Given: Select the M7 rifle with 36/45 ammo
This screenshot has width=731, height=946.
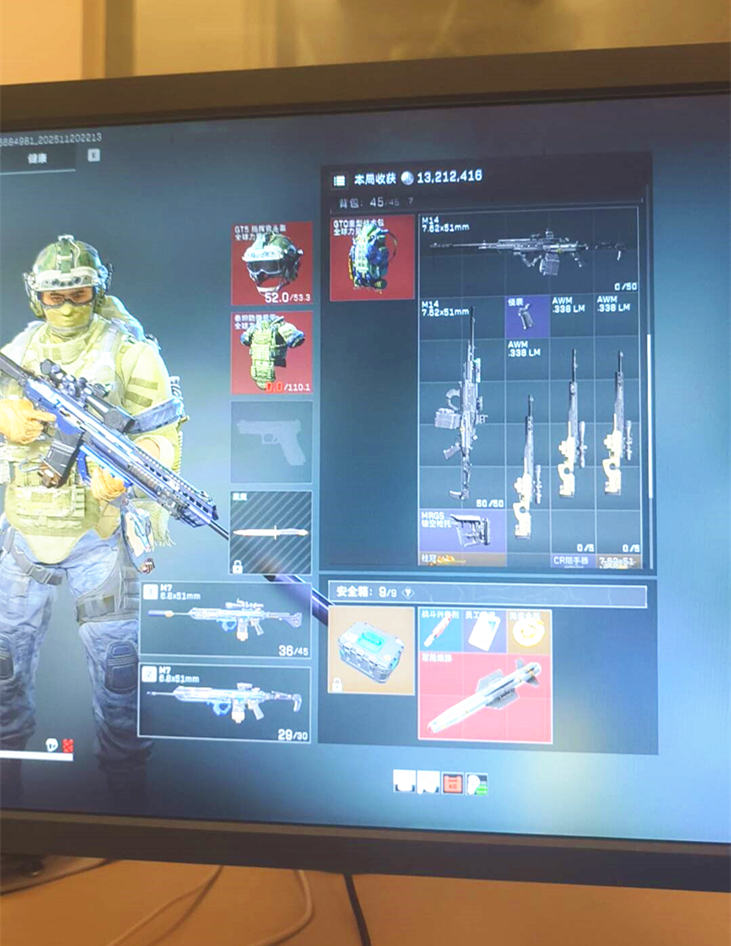Looking at the screenshot, I should click(x=225, y=619).
